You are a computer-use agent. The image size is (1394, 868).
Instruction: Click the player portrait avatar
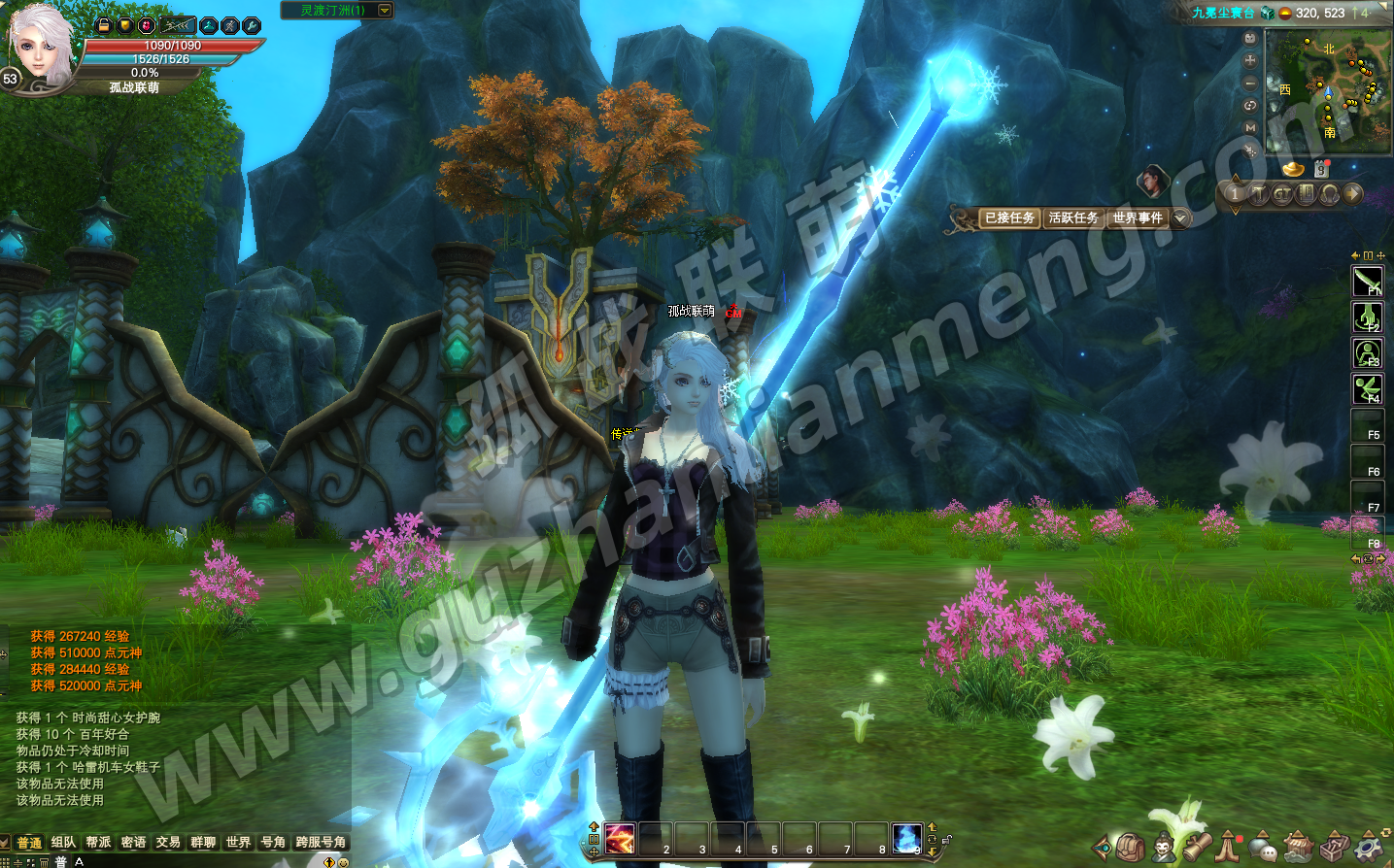[41, 47]
